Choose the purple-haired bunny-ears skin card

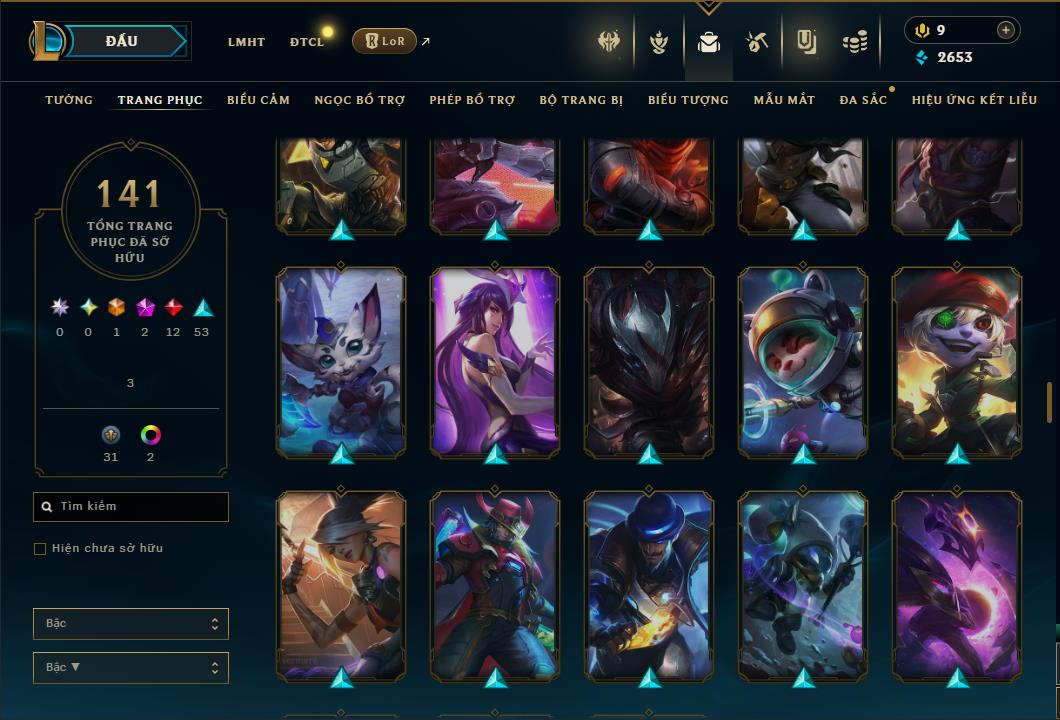[495, 360]
